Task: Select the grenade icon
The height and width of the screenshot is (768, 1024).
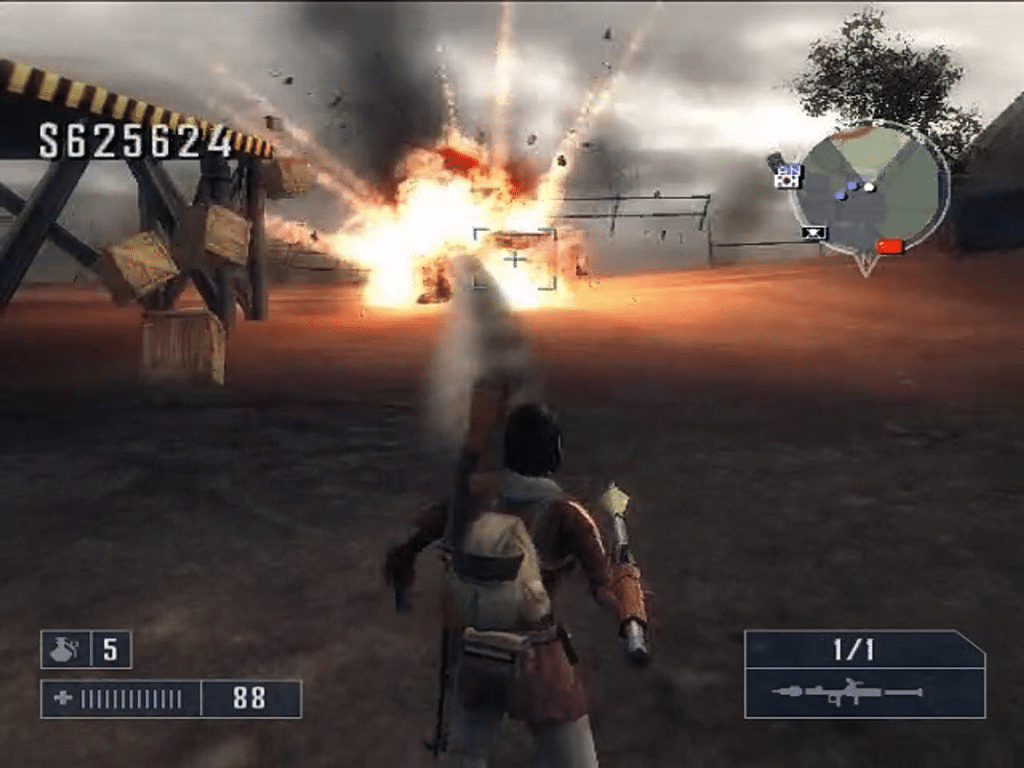Action: (65, 650)
